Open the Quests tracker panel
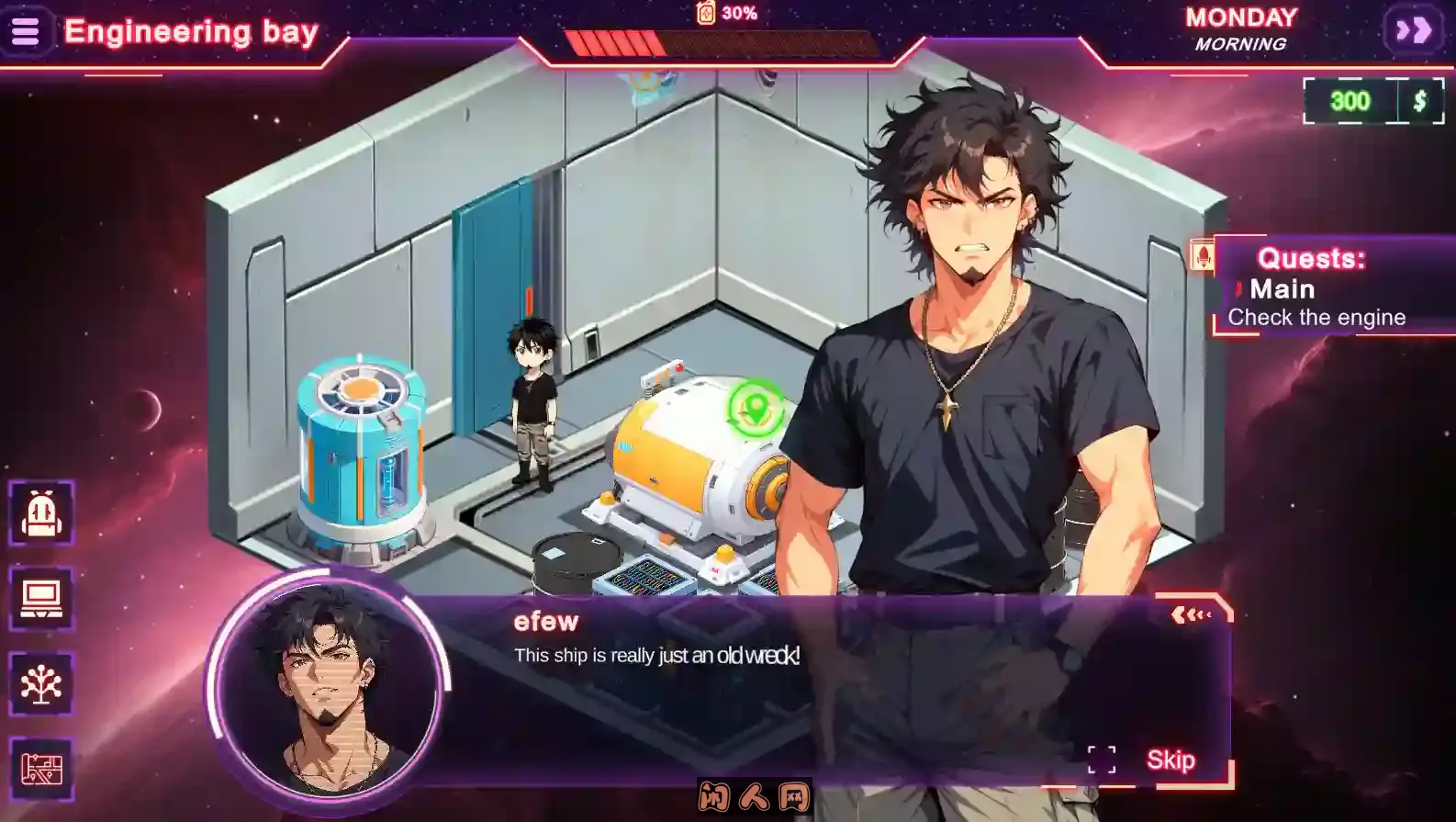Viewport: 1456px width, 822px height. 1311,259
